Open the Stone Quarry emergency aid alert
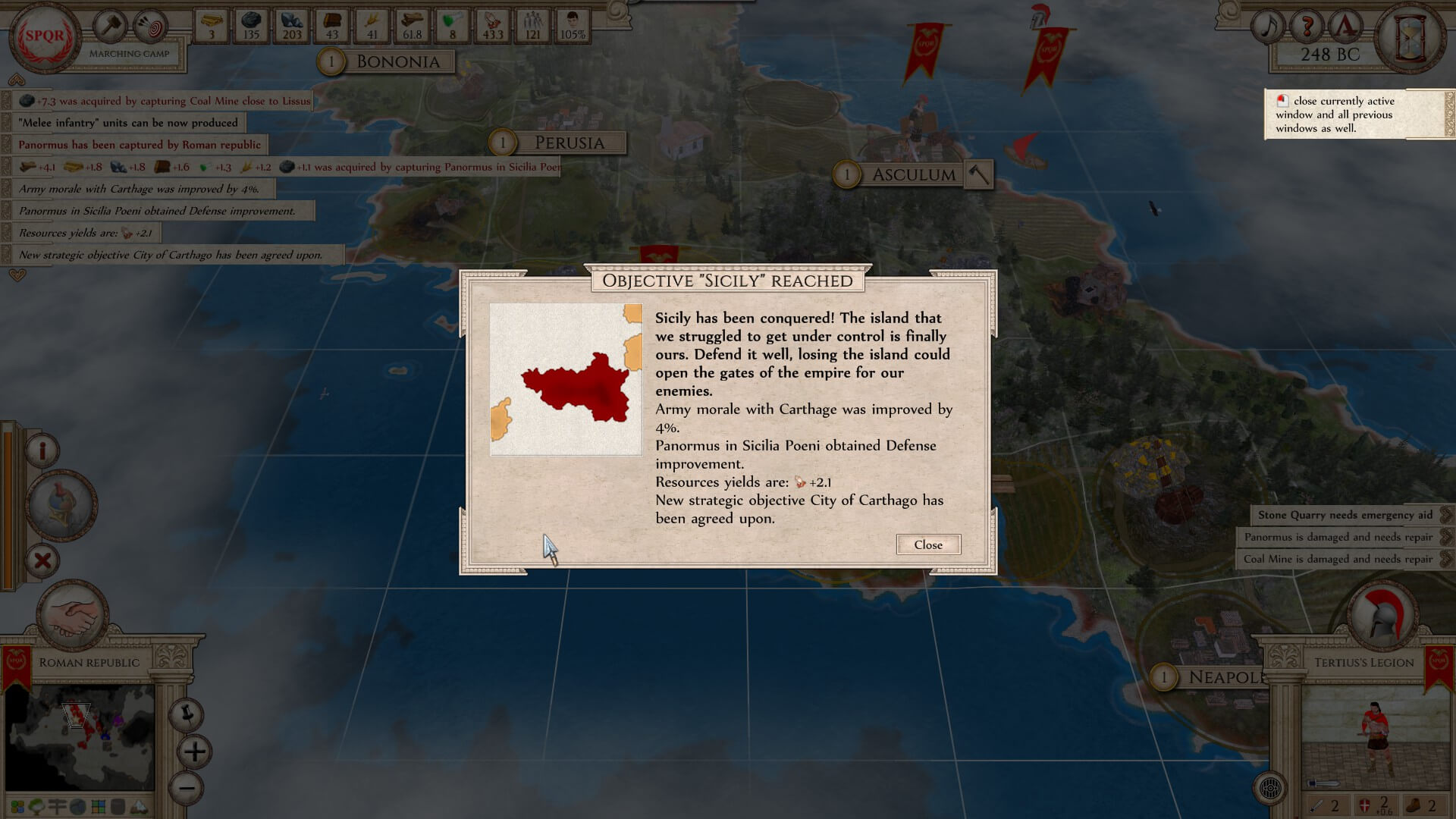 pyautogui.click(x=1345, y=515)
